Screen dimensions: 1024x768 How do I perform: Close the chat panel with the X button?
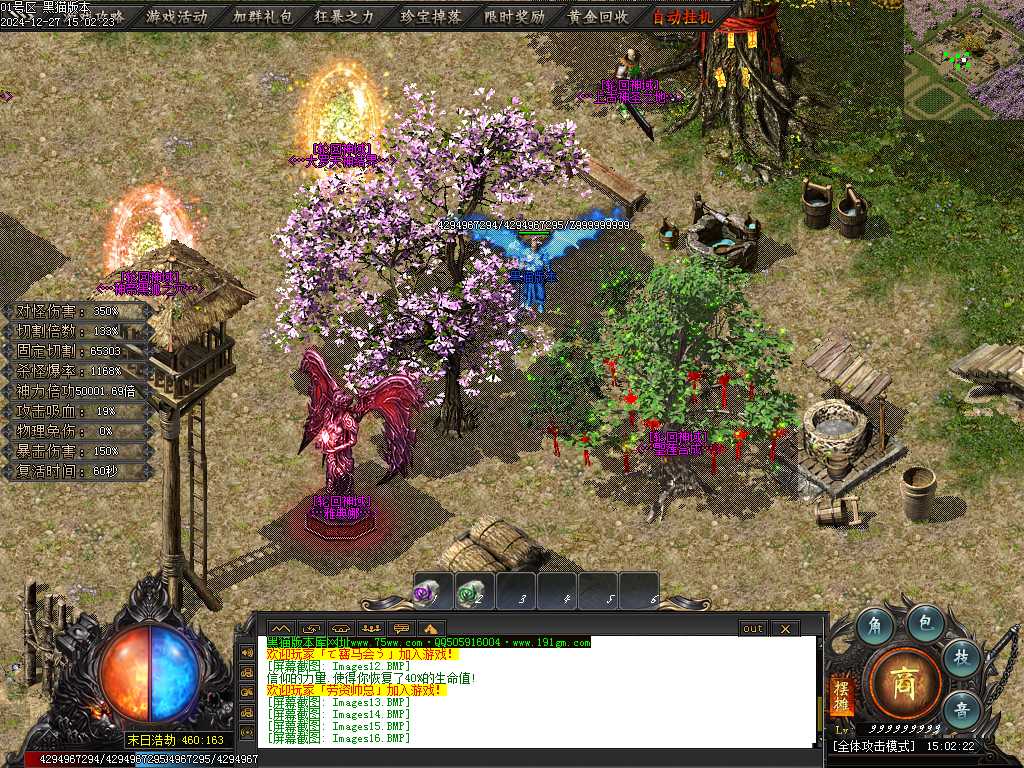[785, 629]
